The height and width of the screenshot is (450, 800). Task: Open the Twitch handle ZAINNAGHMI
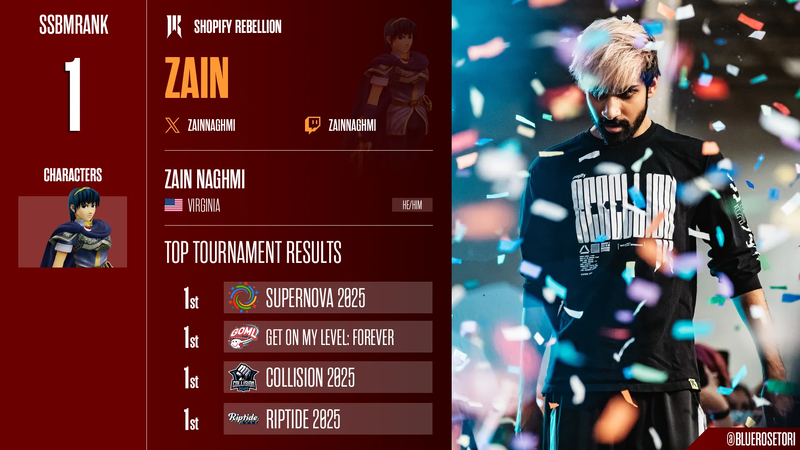pos(341,125)
